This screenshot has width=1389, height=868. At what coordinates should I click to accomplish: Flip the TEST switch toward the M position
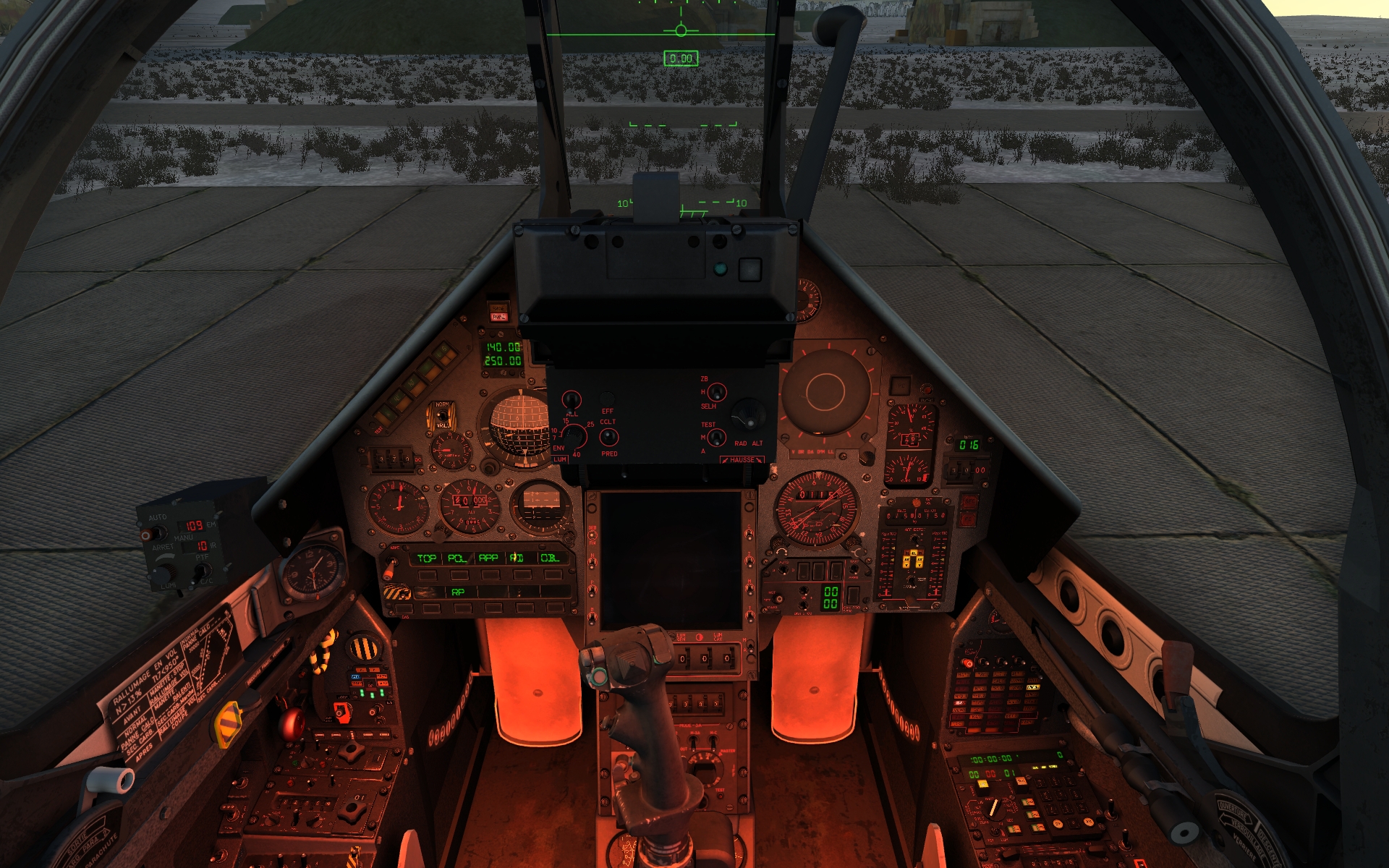tap(717, 436)
